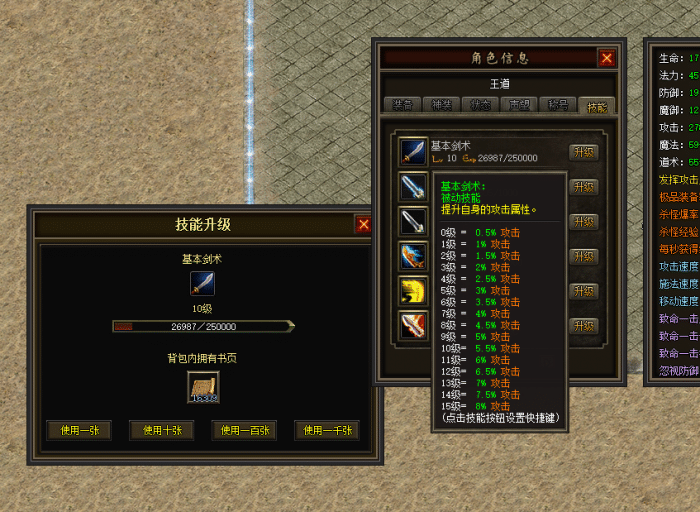700x512 pixels.
Task: Switch to the 装备 equipment tab
Action: point(401,106)
